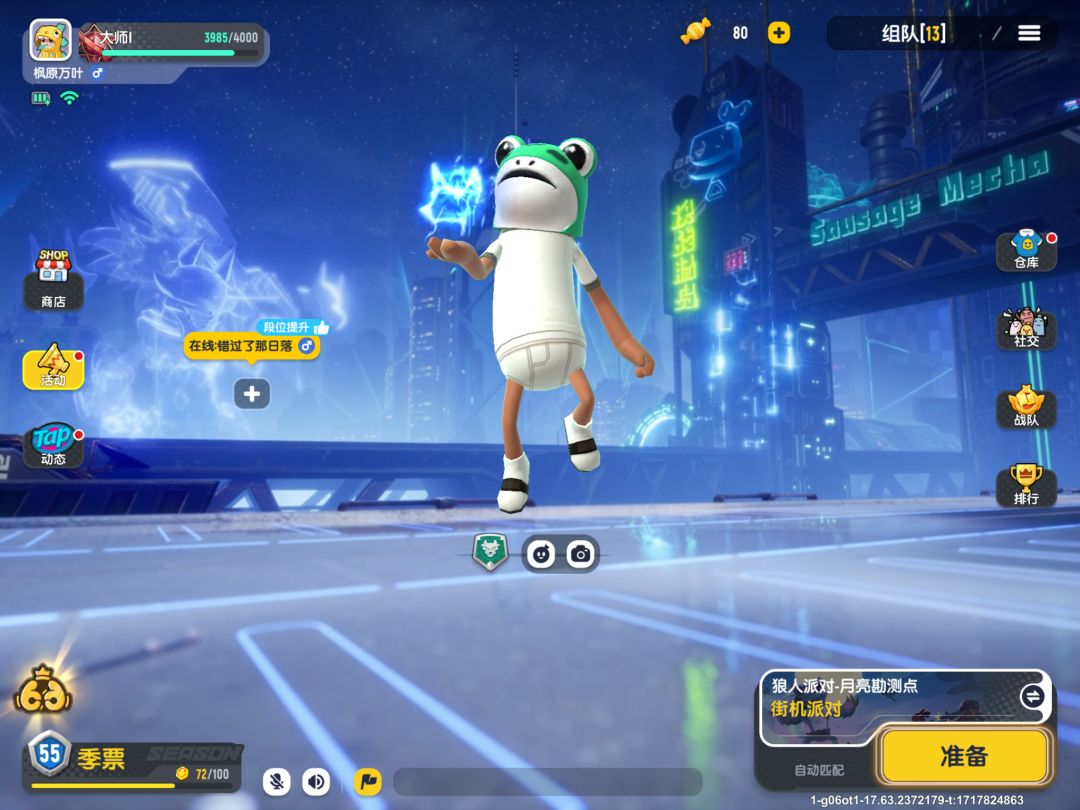Open the player profile avatar
Viewport: 1080px width, 810px height.
[50, 41]
